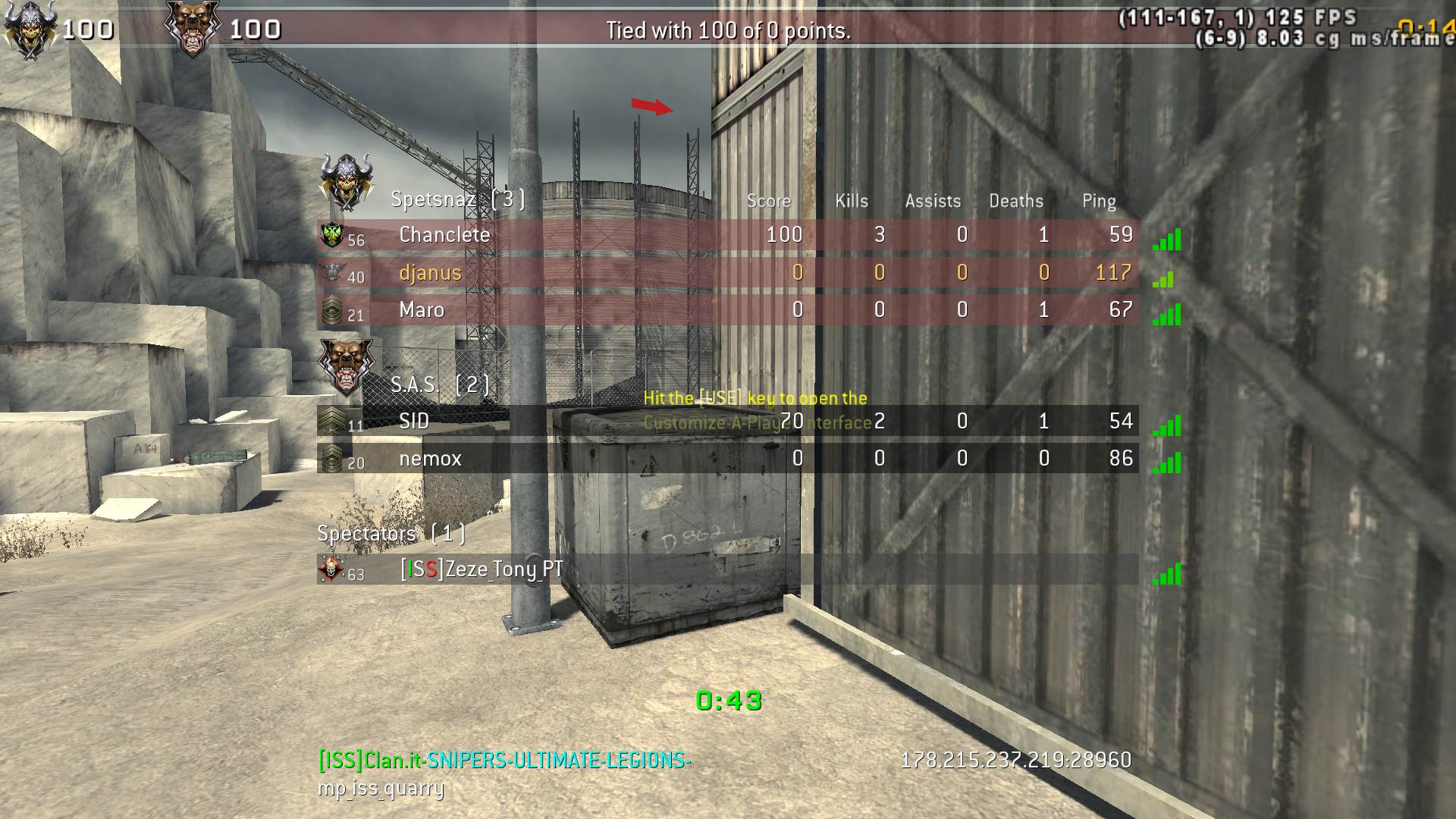Select spectator [ISS]Zeze_Tony_PT
The height and width of the screenshot is (819, 1456).
click(x=482, y=570)
